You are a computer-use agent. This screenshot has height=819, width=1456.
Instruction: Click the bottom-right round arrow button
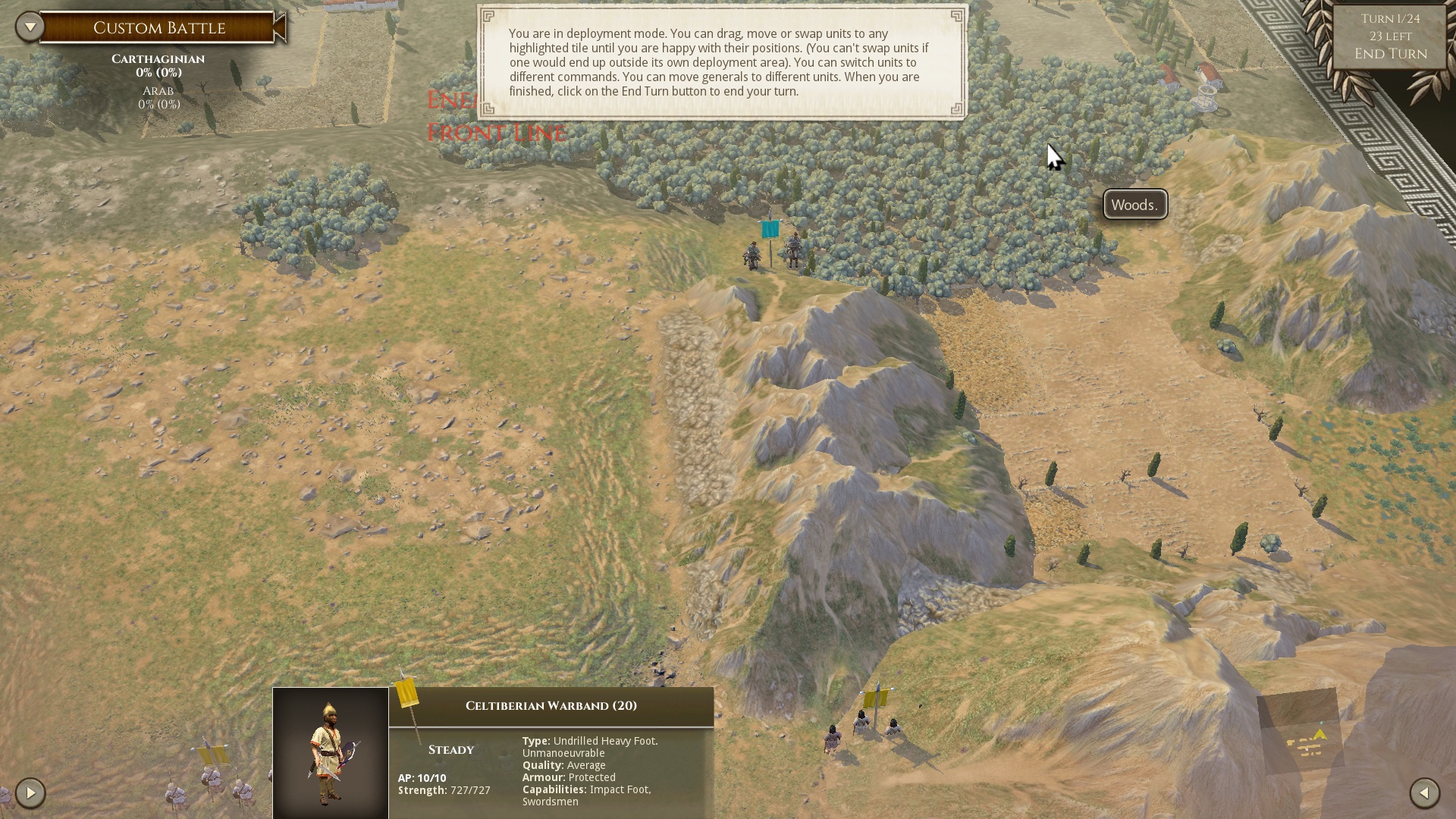(x=1424, y=793)
